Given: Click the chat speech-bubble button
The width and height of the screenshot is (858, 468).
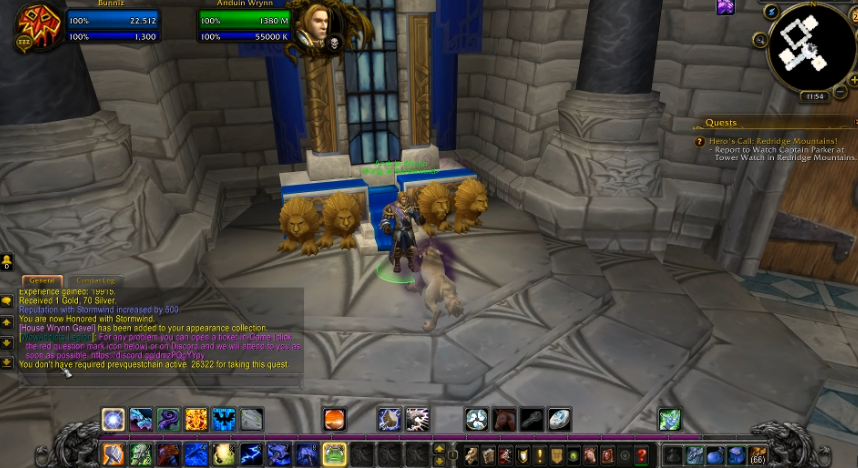Looking at the screenshot, I should (7, 299).
